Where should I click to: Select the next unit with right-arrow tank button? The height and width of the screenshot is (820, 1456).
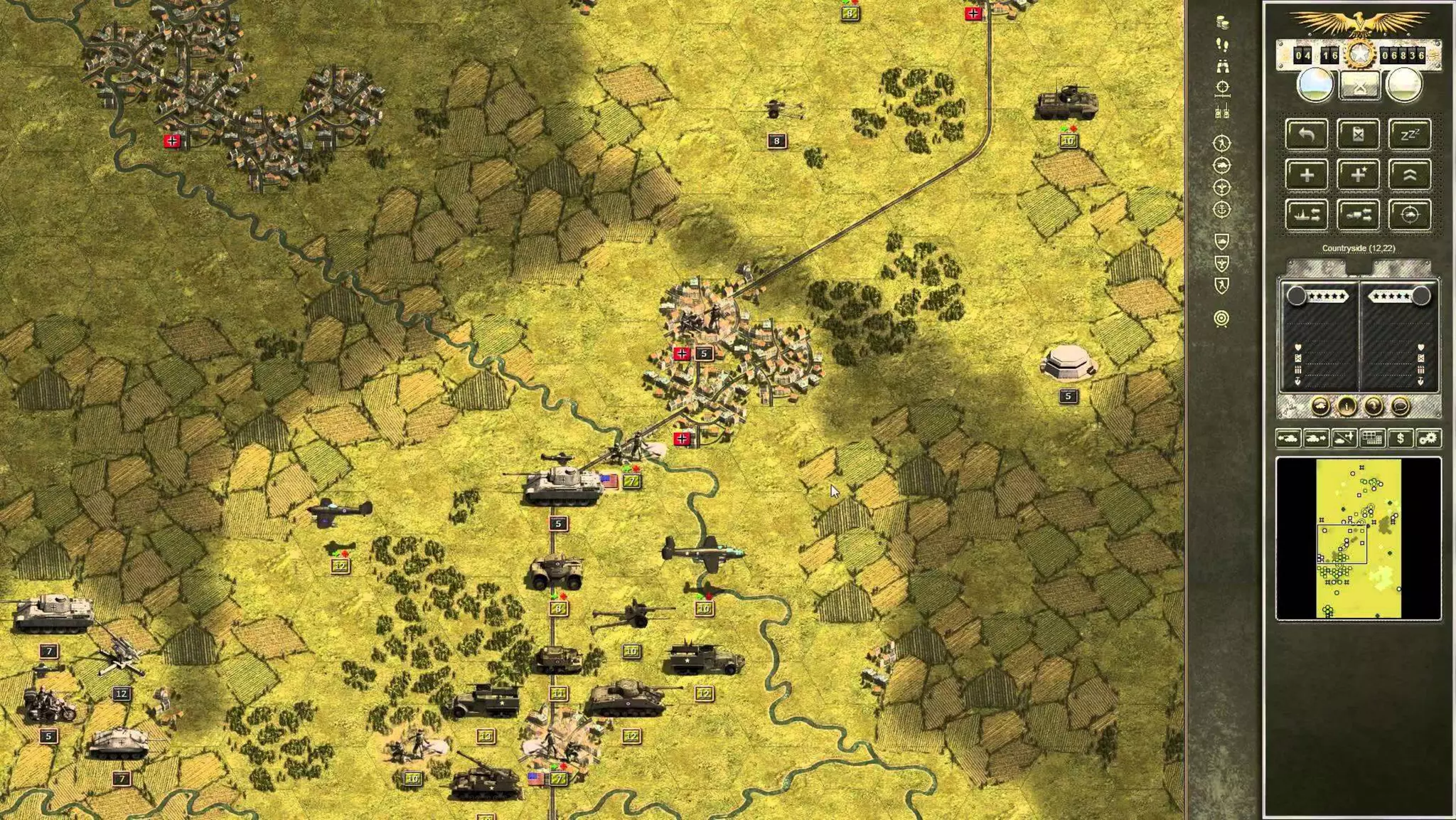point(1316,438)
